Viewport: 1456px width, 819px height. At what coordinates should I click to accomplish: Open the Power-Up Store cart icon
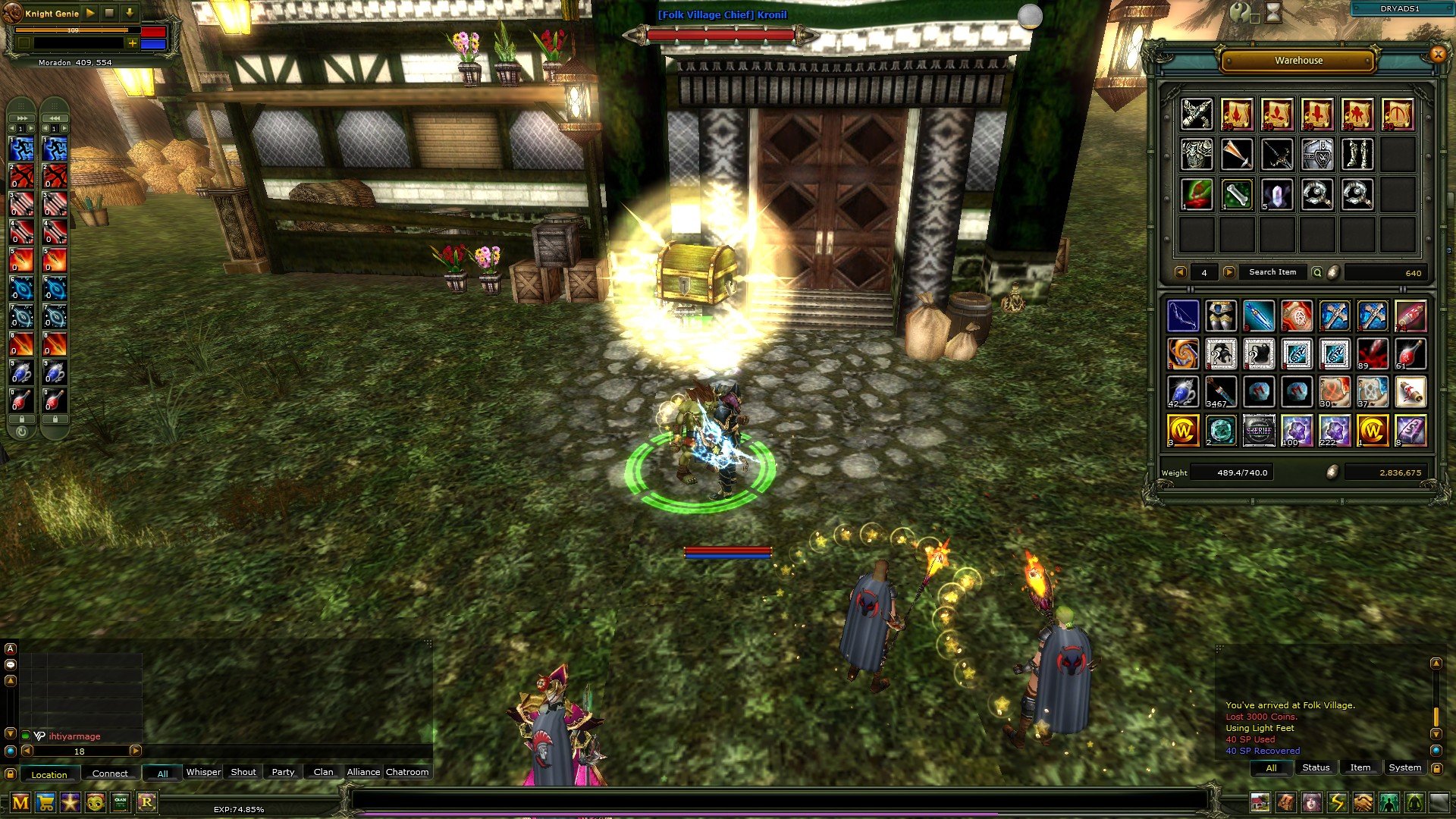[x=45, y=802]
